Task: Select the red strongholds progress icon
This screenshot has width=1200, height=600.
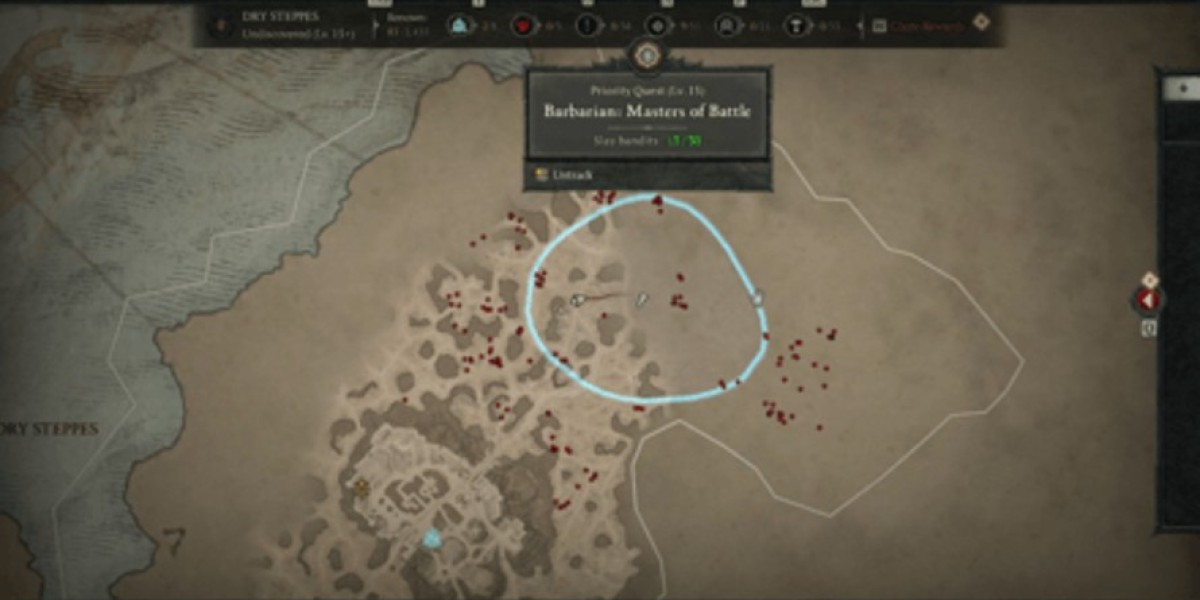Action: click(x=521, y=25)
